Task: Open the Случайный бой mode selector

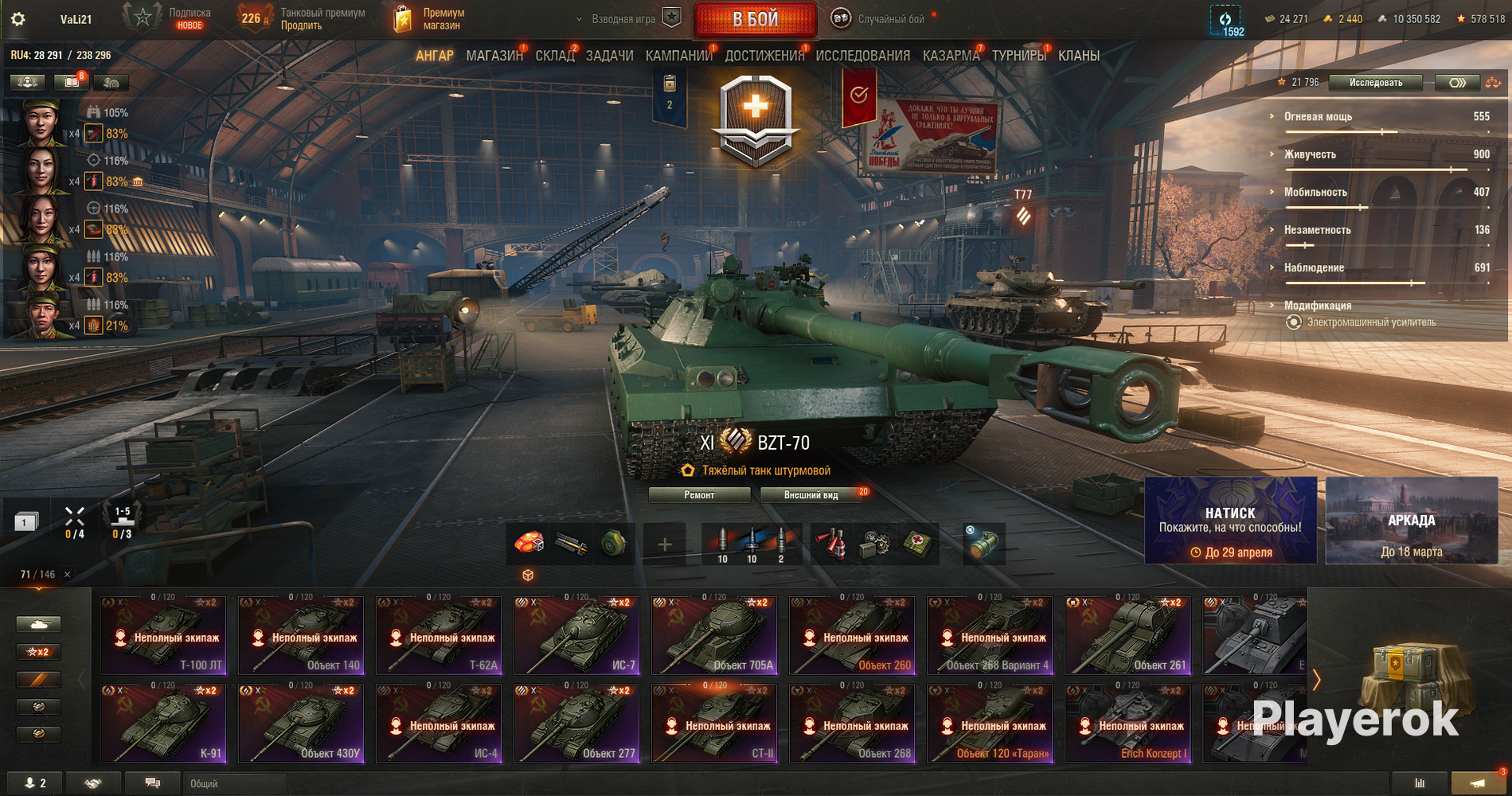Action: tap(890, 19)
